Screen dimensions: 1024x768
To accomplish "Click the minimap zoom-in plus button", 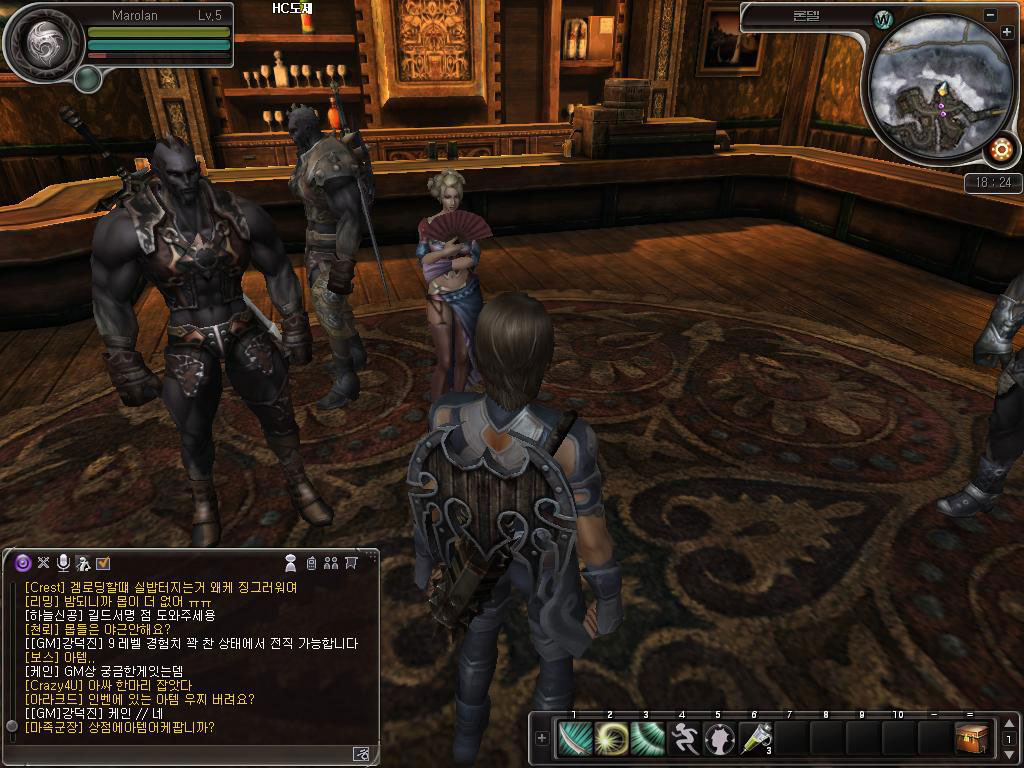I will tap(1006, 32).
